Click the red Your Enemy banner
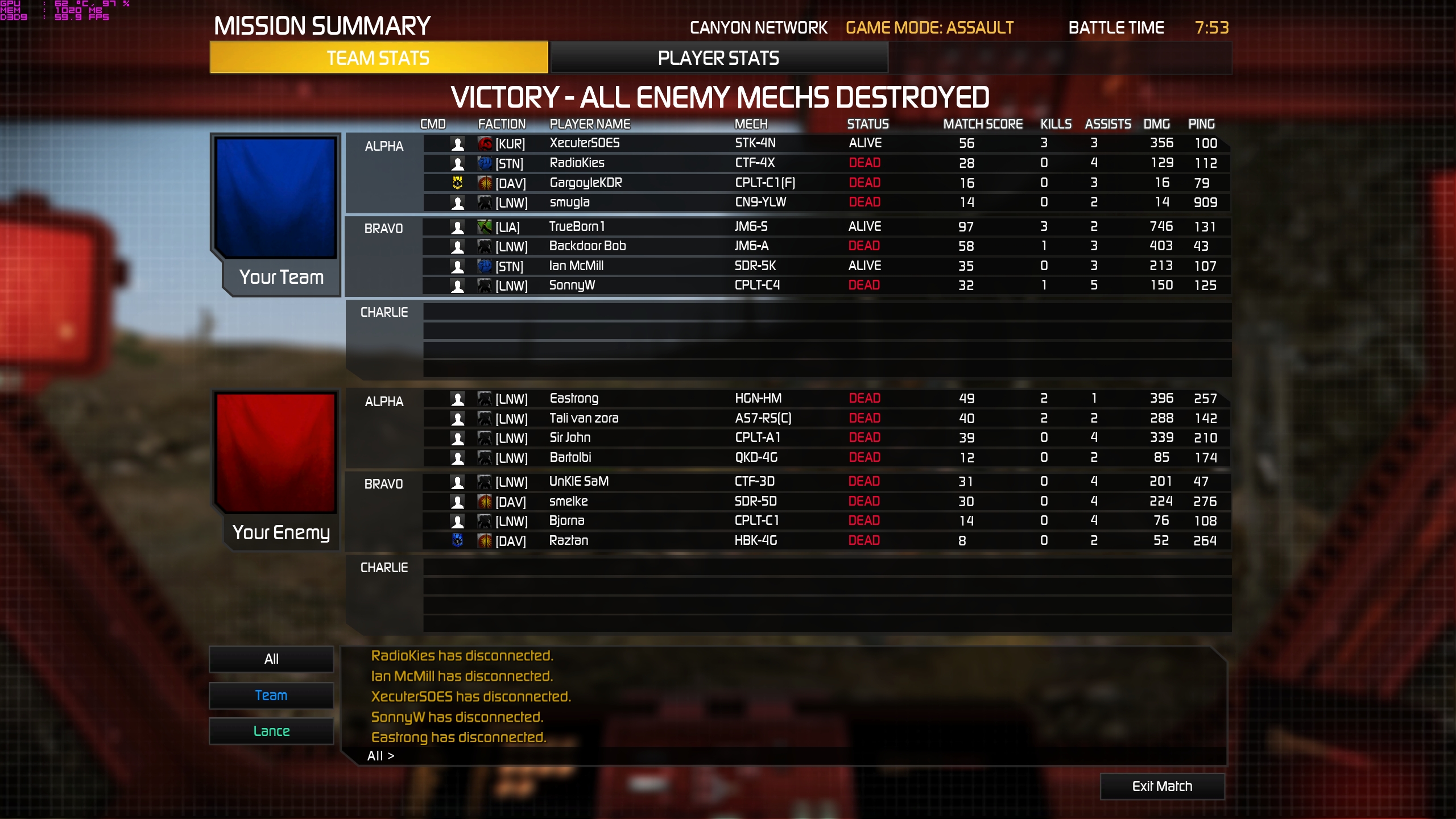Screen dimensions: 1456x819 point(276,453)
